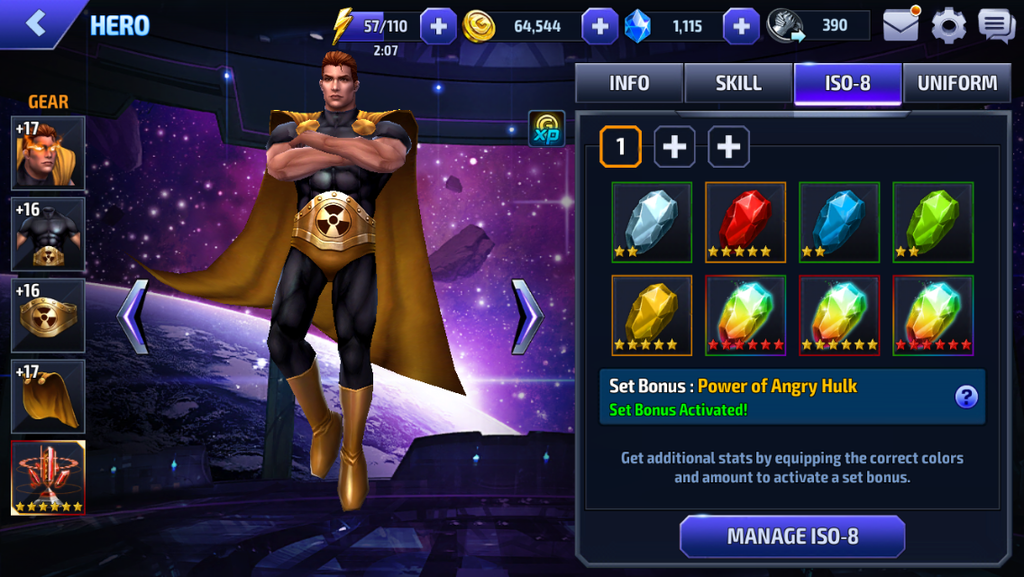Open the radiation belt gear slot
Viewport: 1024px width, 577px height.
[x=48, y=315]
